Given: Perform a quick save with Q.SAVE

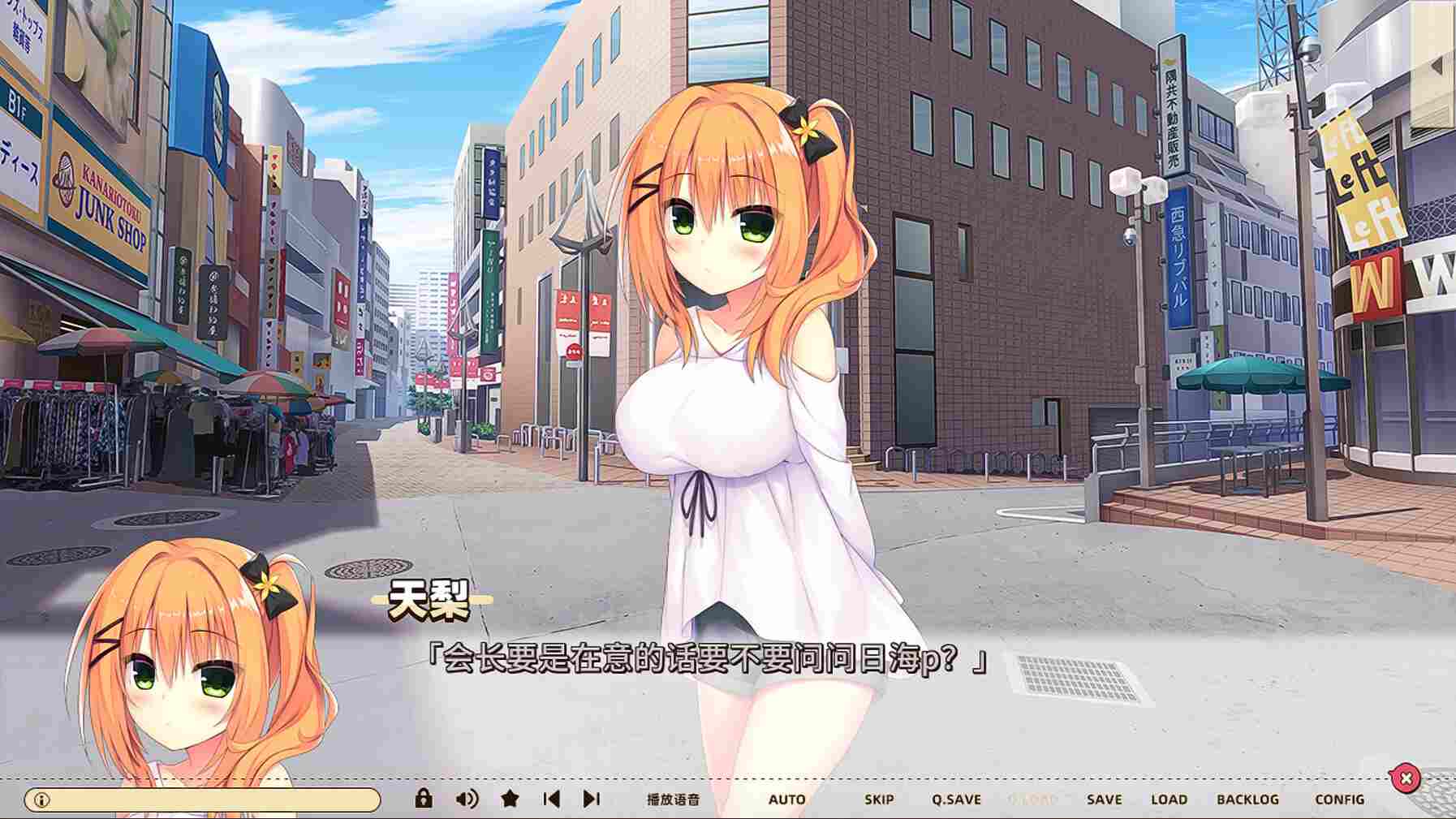Looking at the screenshot, I should tap(958, 800).
